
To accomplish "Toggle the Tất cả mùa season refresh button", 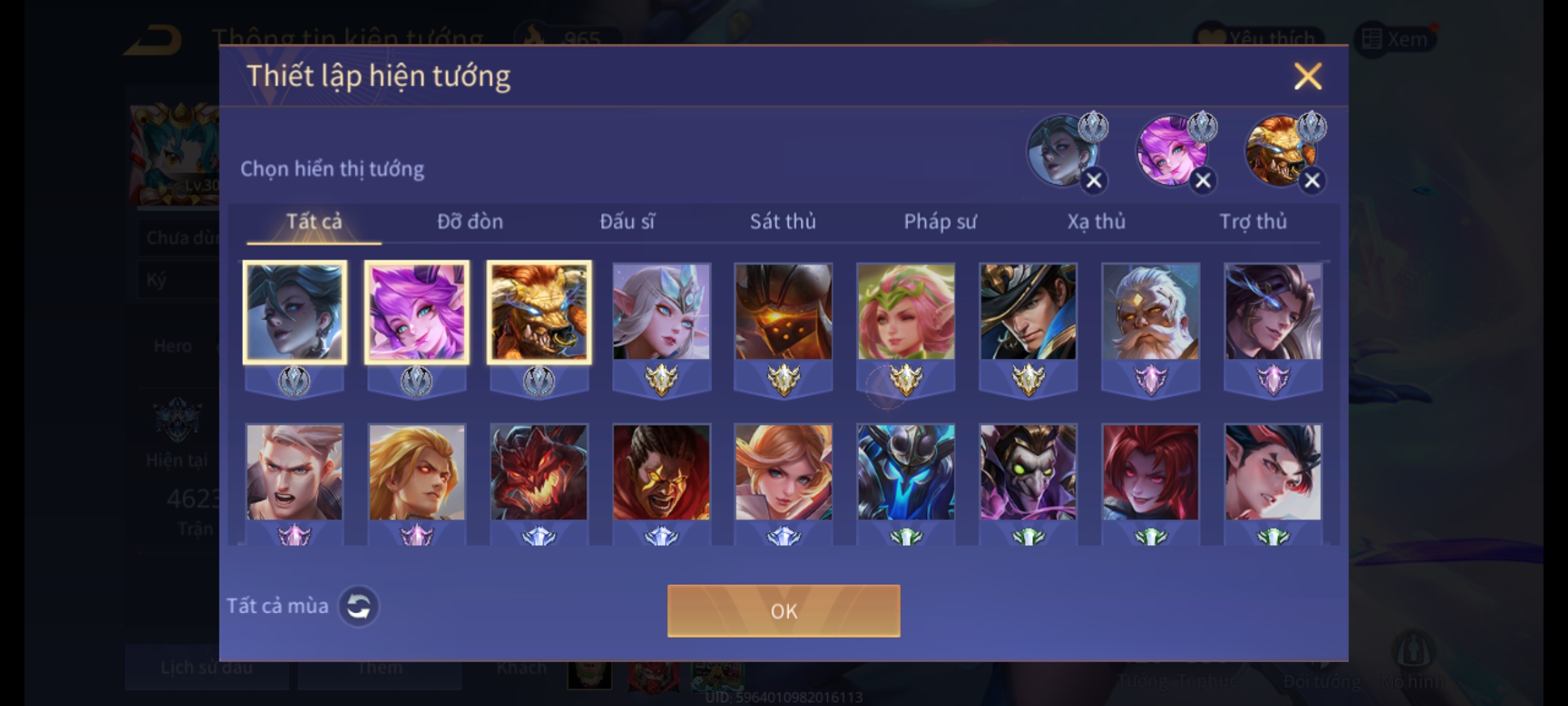I will [x=359, y=606].
